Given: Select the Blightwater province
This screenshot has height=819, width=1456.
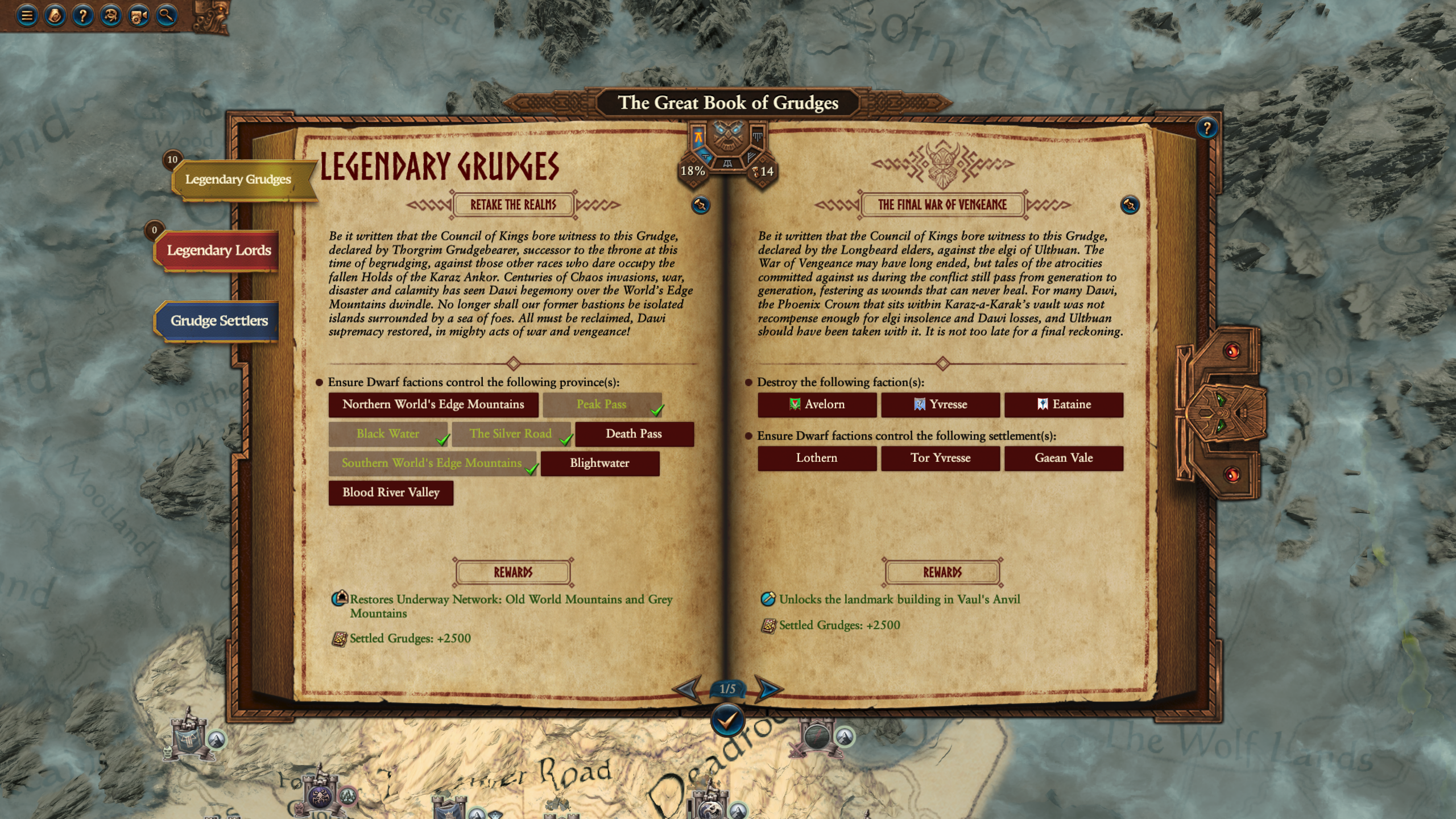Looking at the screenshot, I should pos(599,464).
